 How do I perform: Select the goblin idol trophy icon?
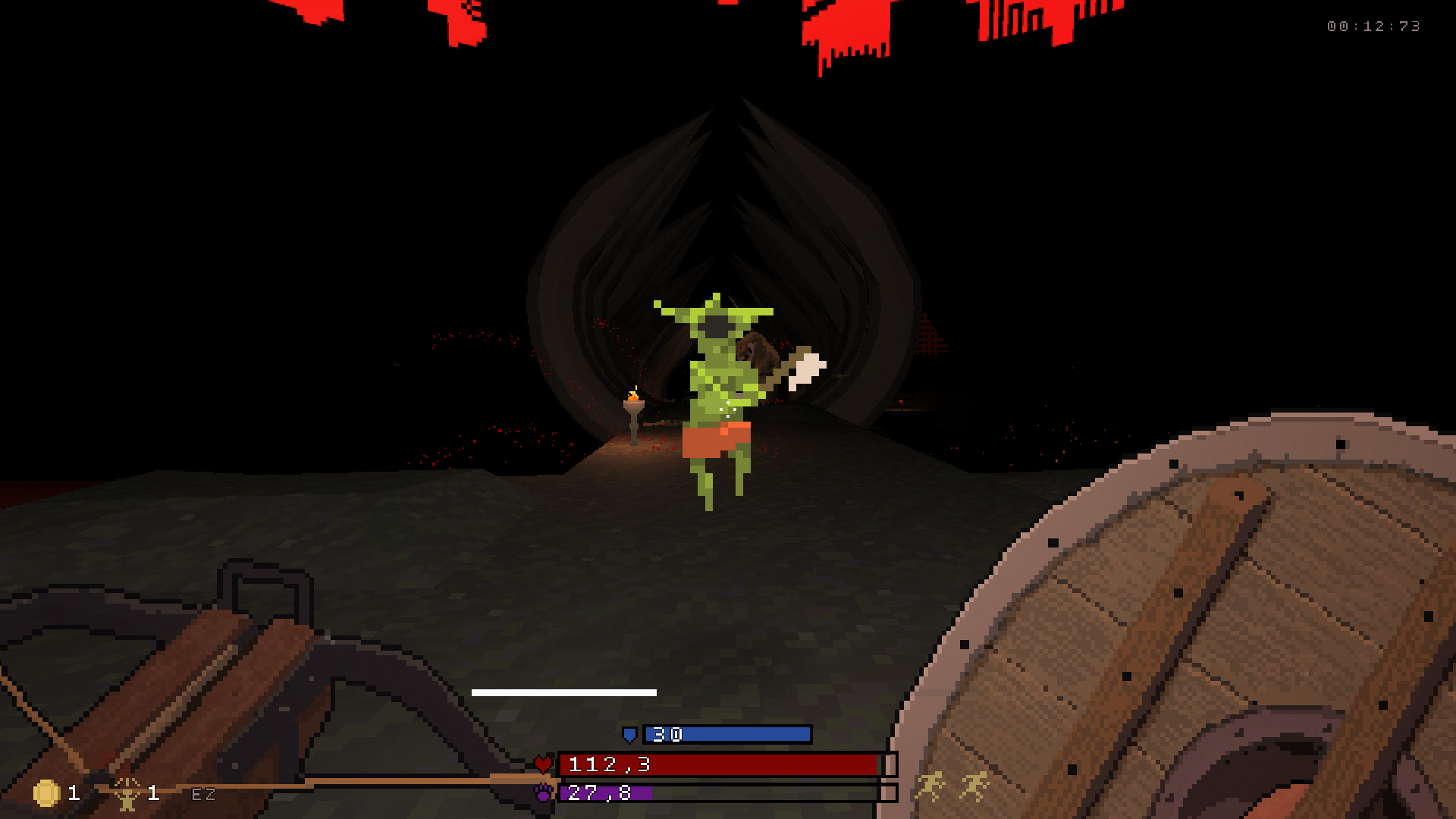[x=127, y=795]
